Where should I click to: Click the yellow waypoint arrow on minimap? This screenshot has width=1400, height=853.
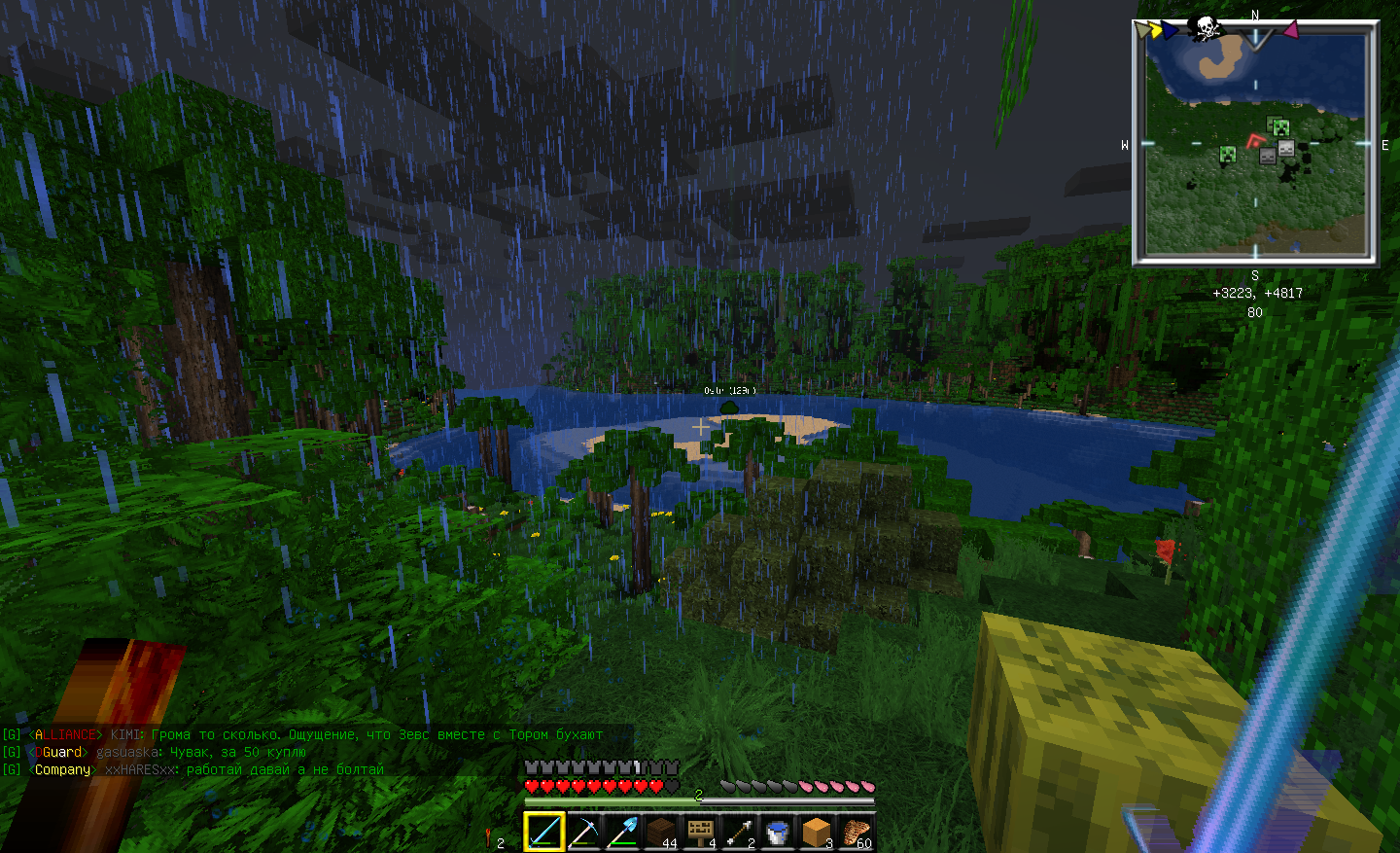click(1154, 30)
